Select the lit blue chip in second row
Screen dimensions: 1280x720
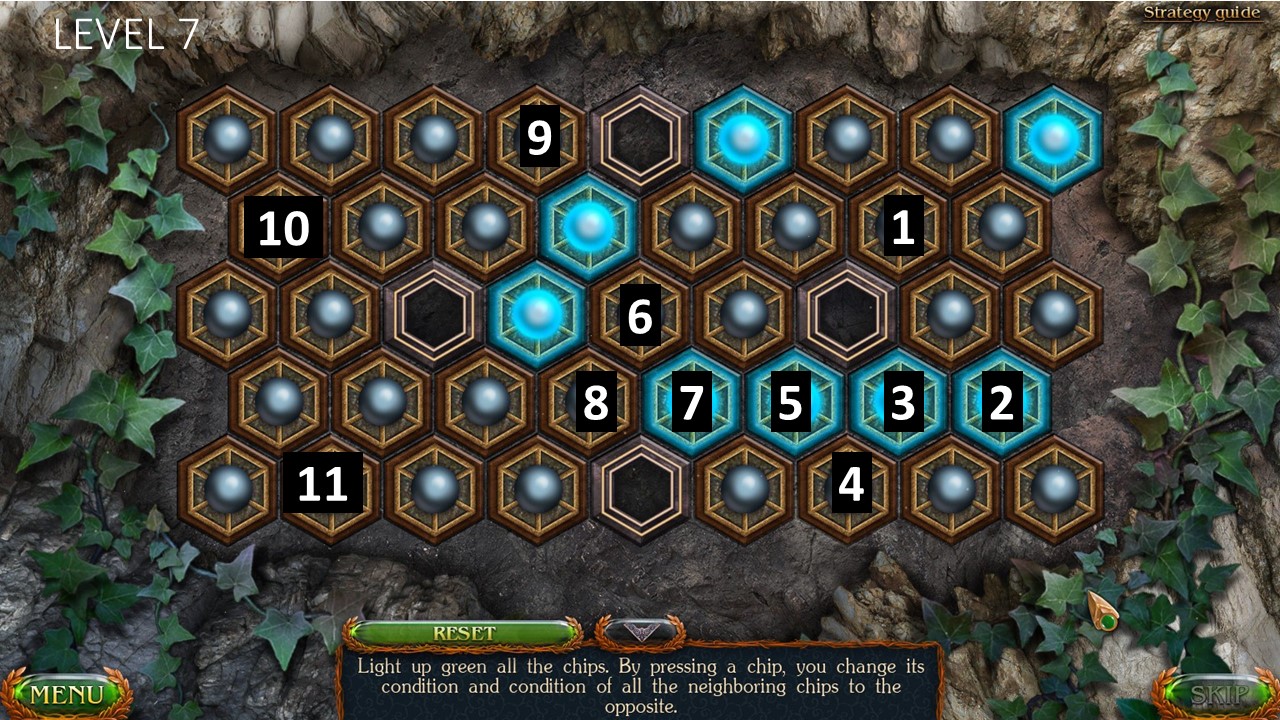pos(590,228)
